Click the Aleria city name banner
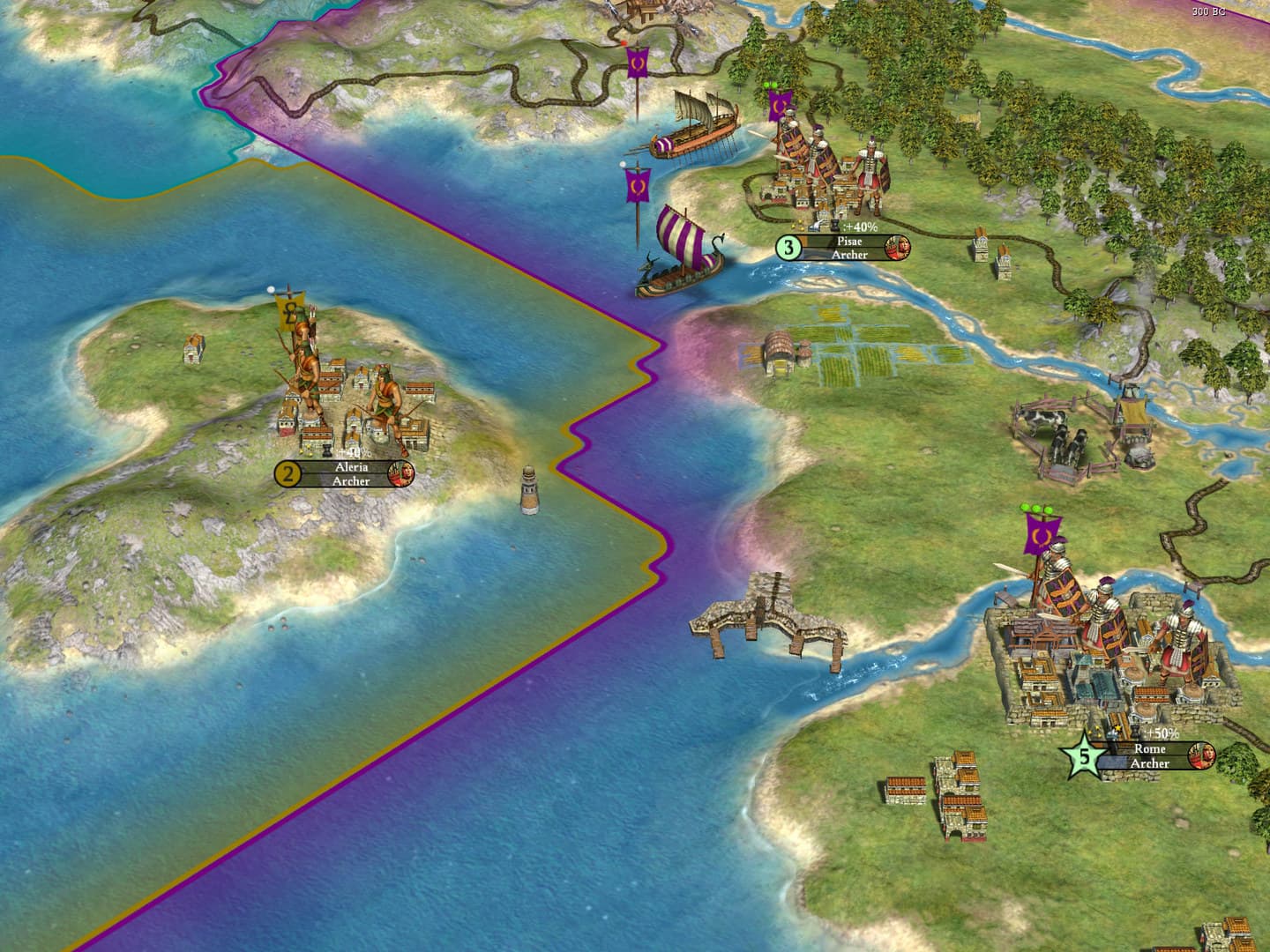The height and width of the screenshot is (952, 1270). pos(350,467)
